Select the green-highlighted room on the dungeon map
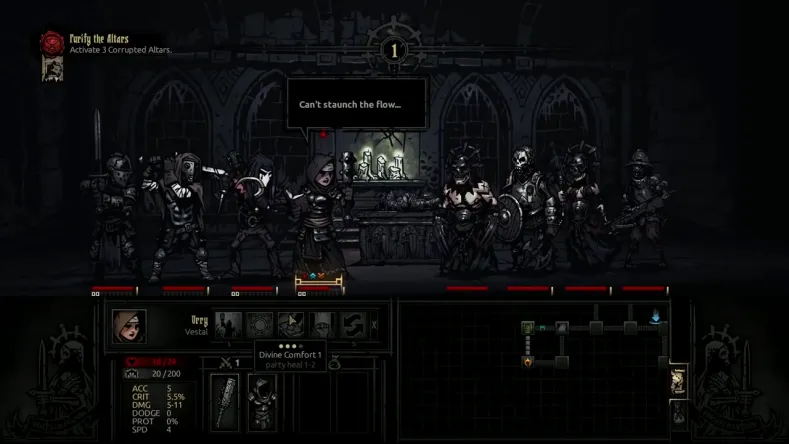The width and height of the screenshot is (789, 444). 528,327
